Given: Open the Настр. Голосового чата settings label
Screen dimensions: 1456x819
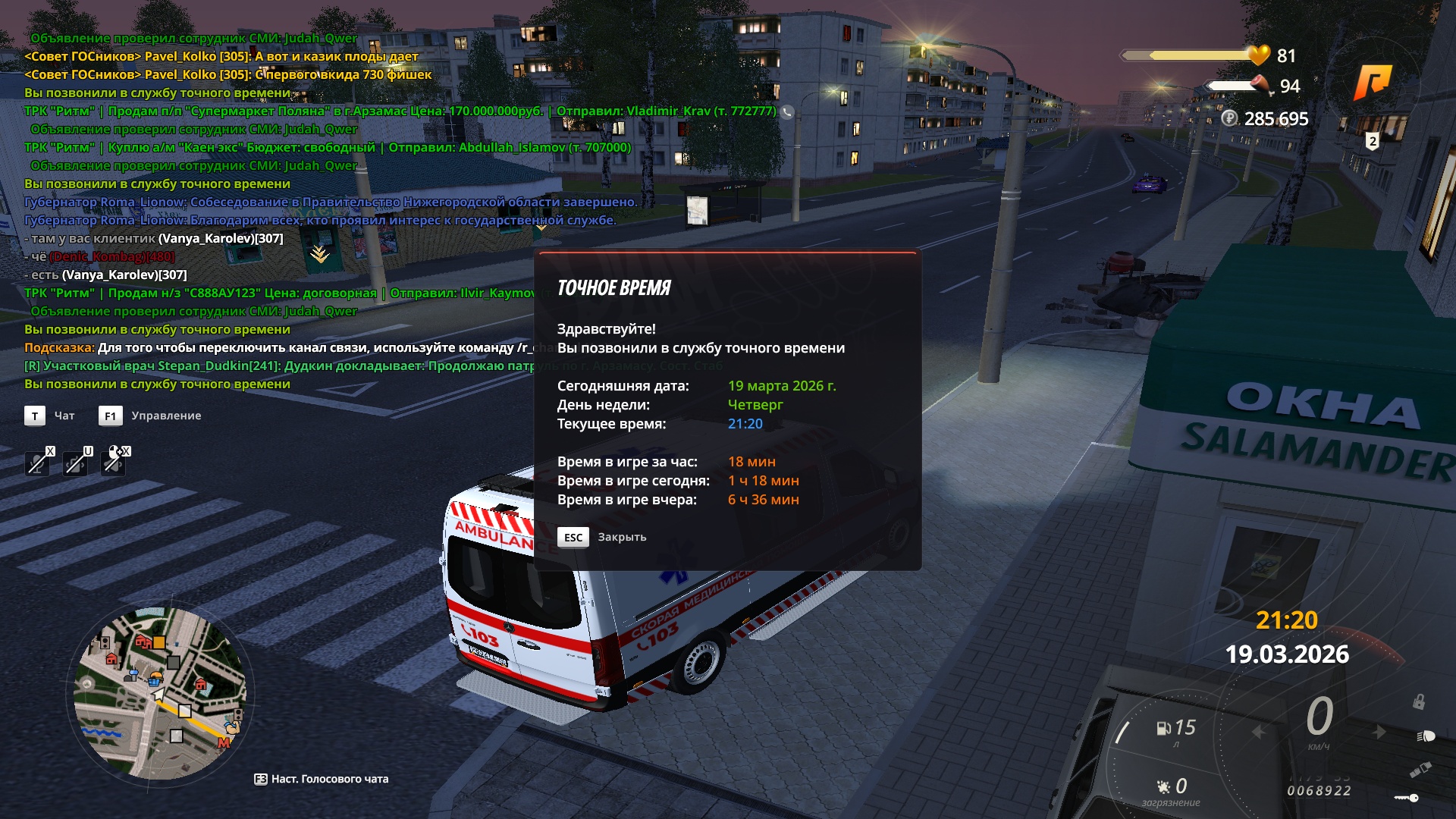Looking at the screenshot, I should coord(321,779).
